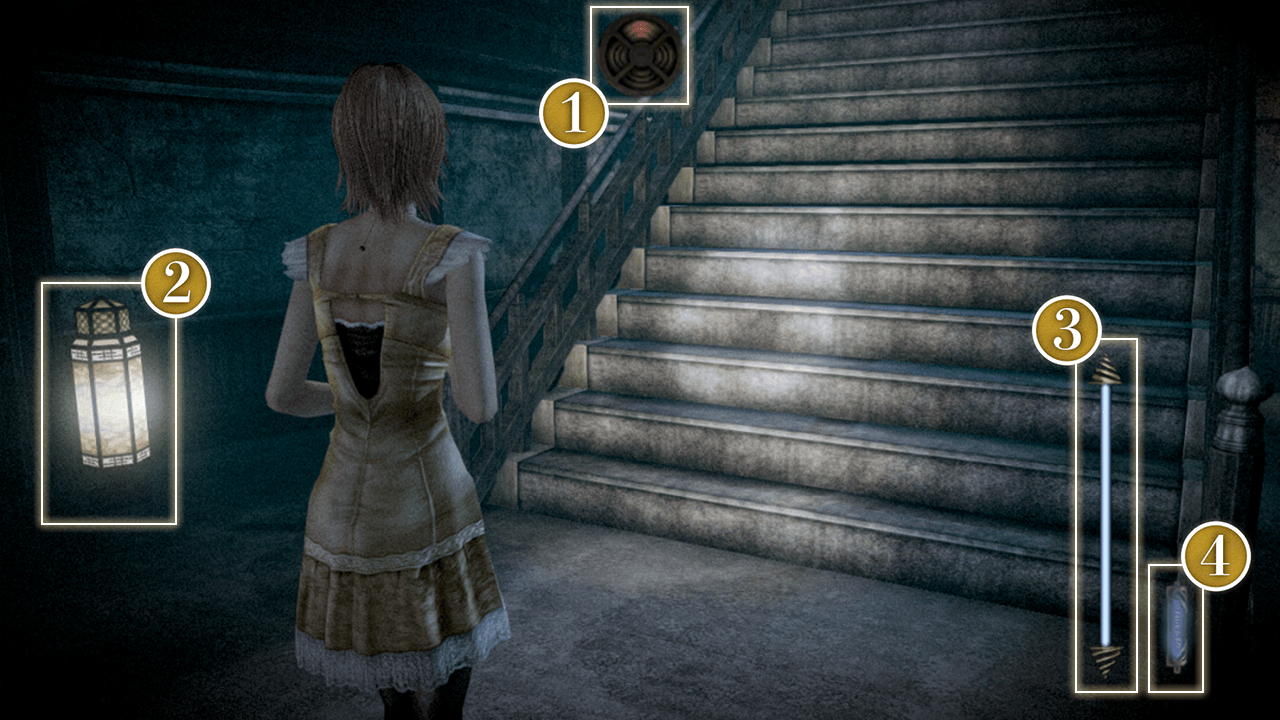Click the small blue item icon beside the gauge
Viewport: 1280px width, 720px height.
click(1175, 627)
